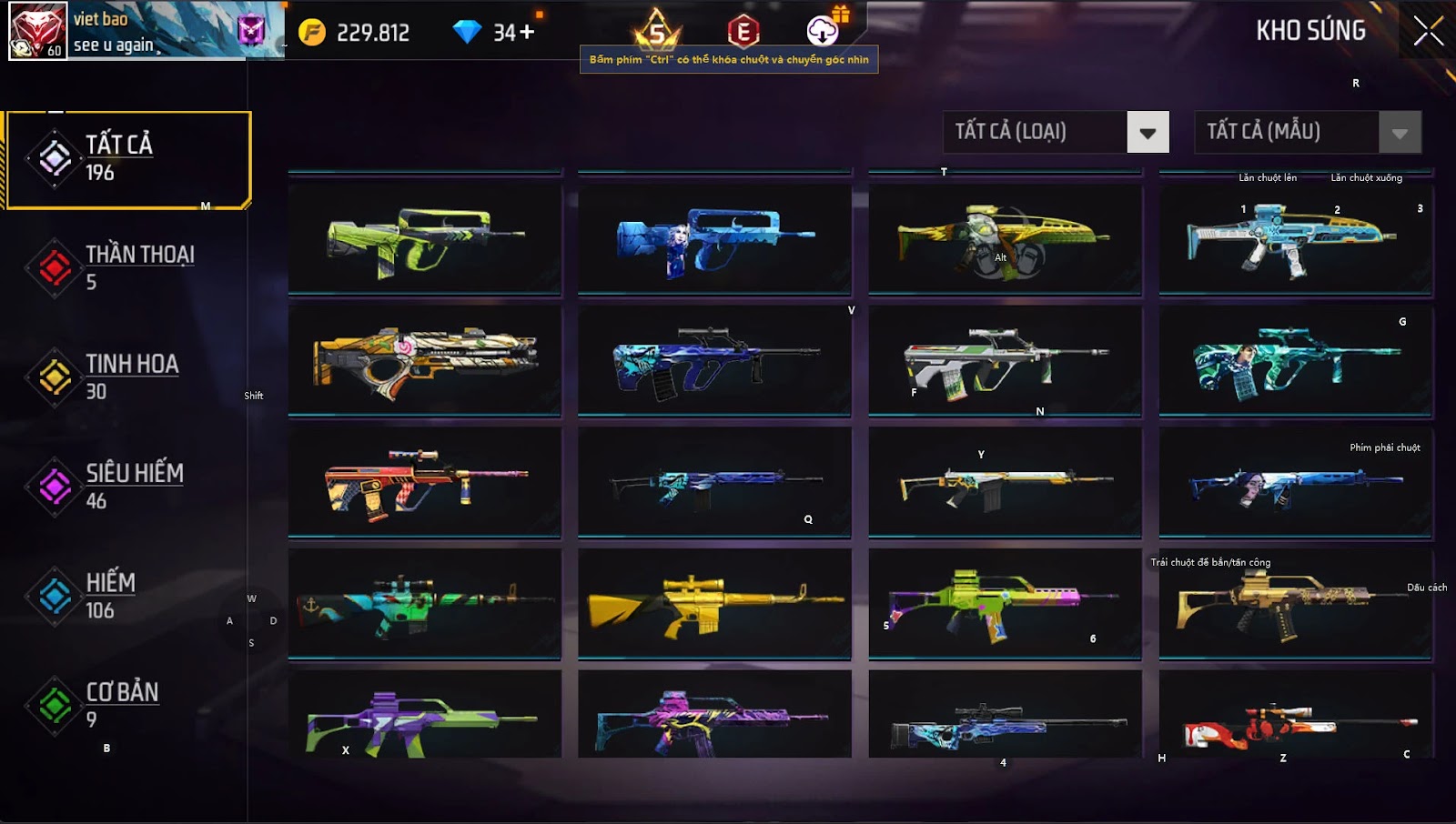Select the Tất Cả category tab

click(x=127, y=159)
